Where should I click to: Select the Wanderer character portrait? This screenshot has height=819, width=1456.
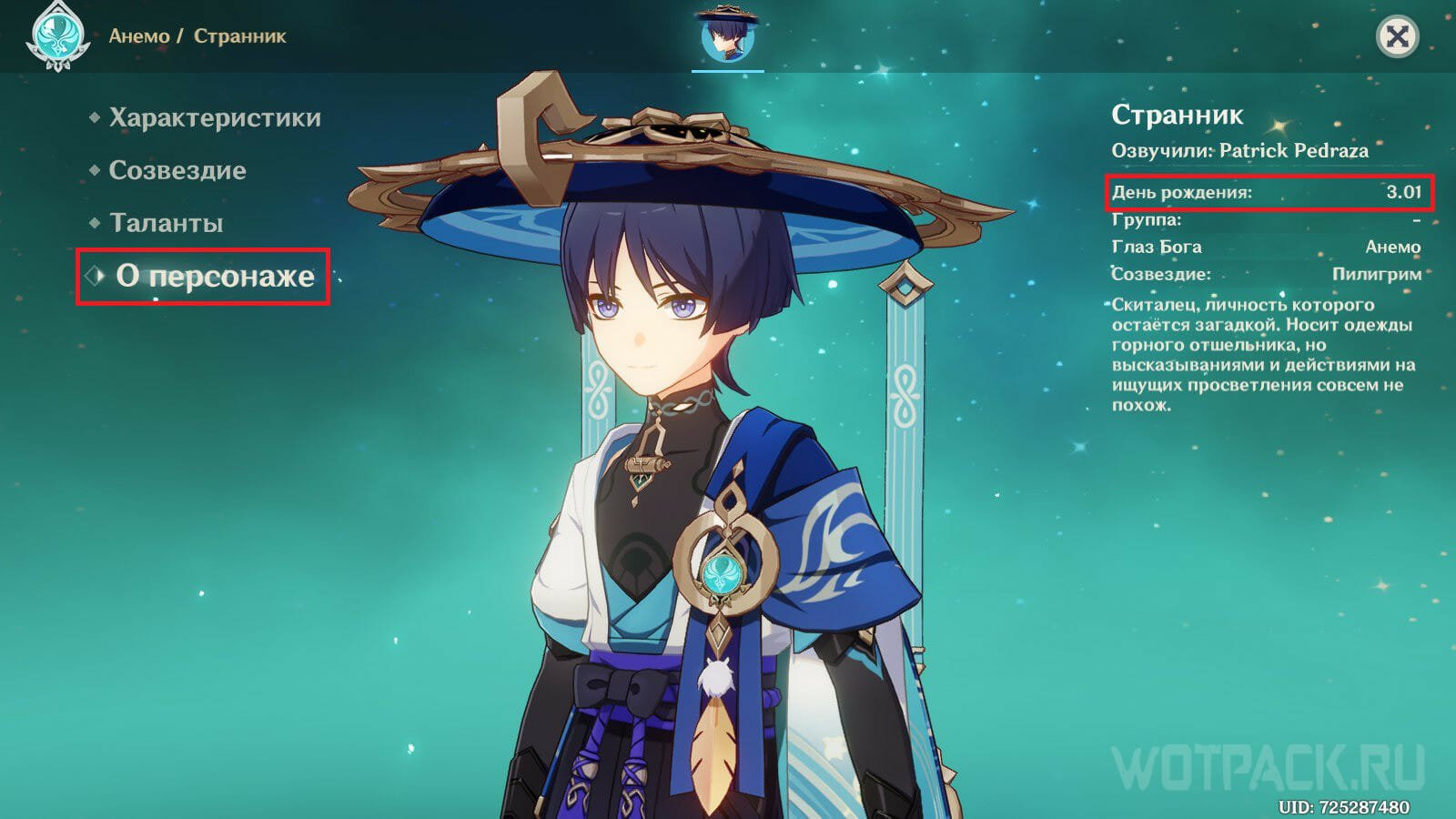click(x=728, y=36)
